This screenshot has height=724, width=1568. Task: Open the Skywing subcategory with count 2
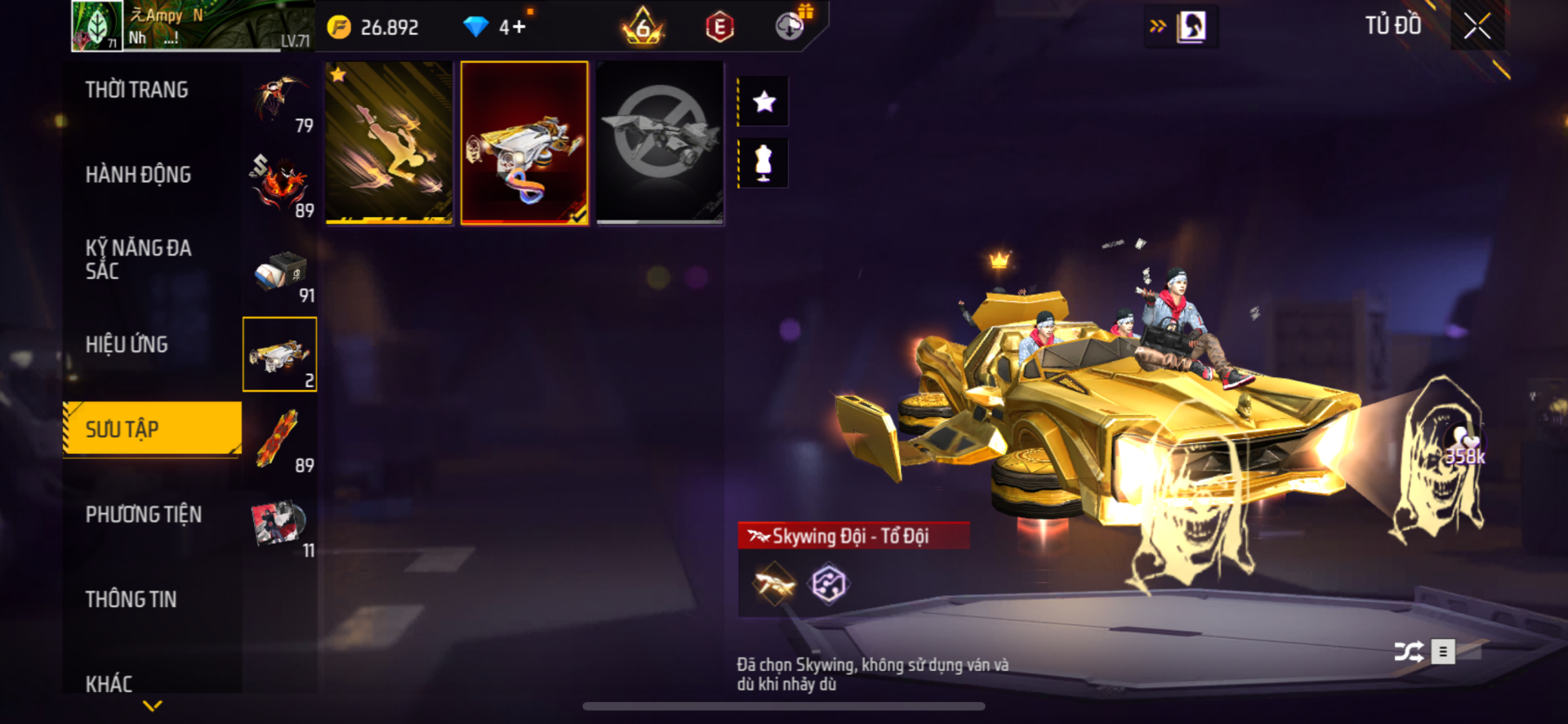pyautogui.click(x=279, y=354)
